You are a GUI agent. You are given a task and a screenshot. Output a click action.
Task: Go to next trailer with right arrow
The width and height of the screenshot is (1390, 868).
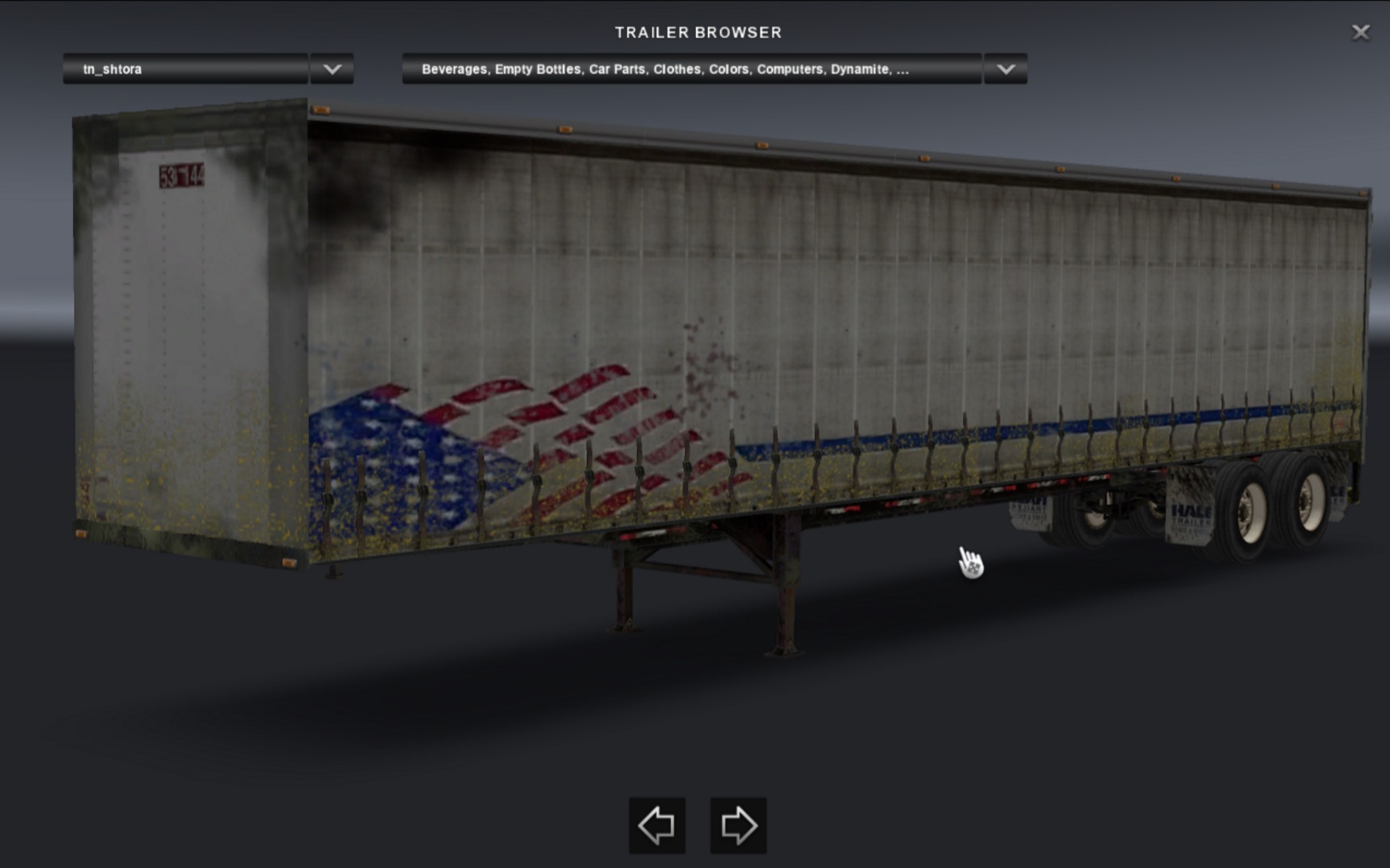coord(738,825)
